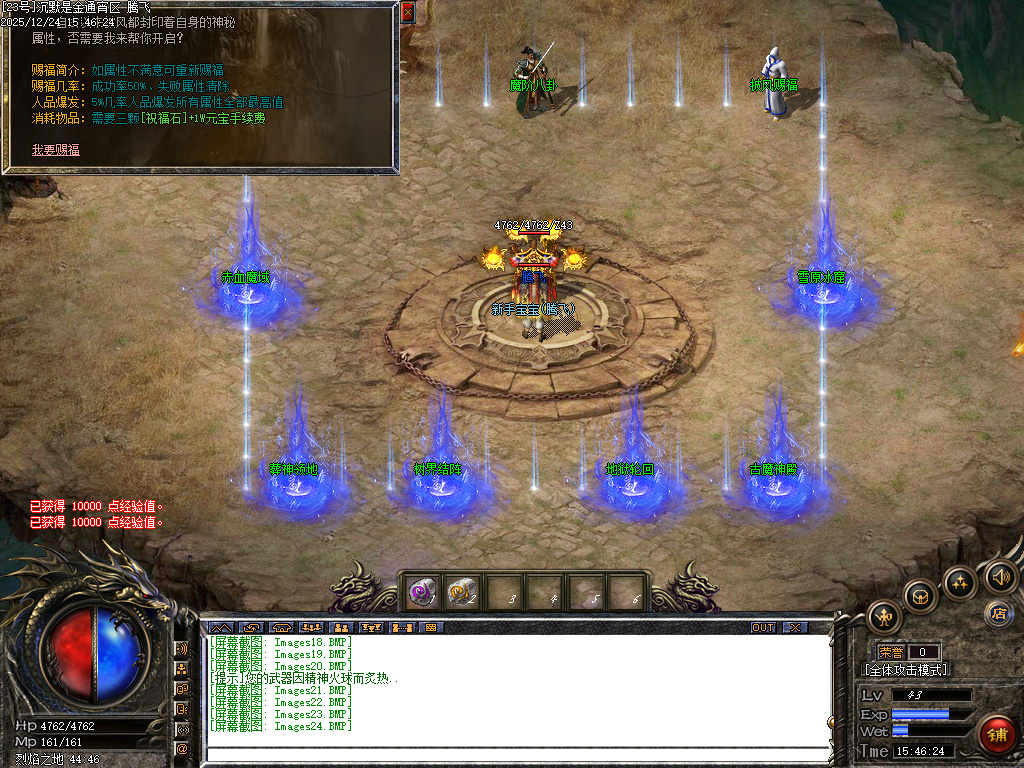Open the skills panel with three stars
The width and height of the screenshot is (1024, 768).
point(960,582)
